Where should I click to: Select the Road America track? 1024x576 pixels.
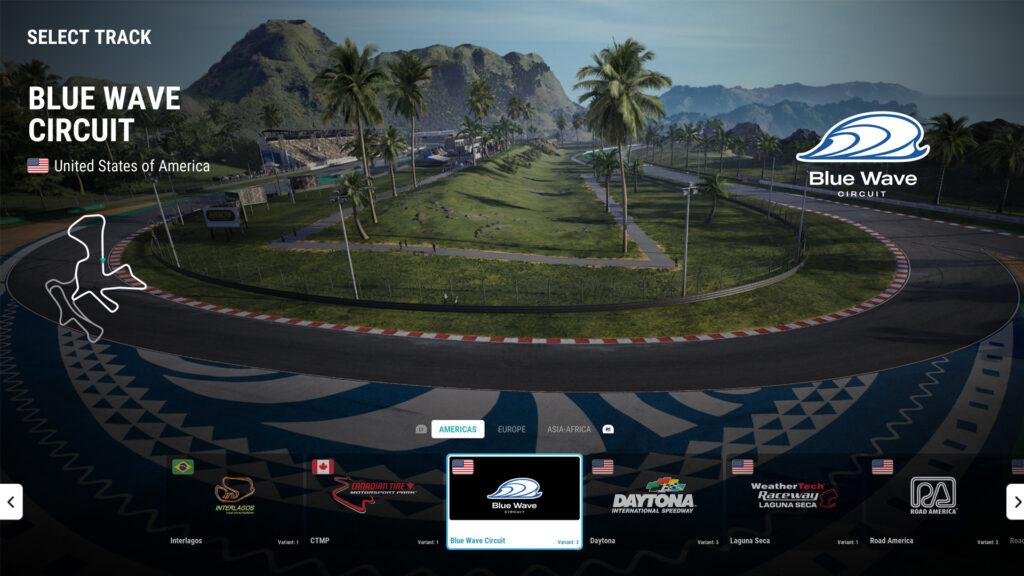933,495
